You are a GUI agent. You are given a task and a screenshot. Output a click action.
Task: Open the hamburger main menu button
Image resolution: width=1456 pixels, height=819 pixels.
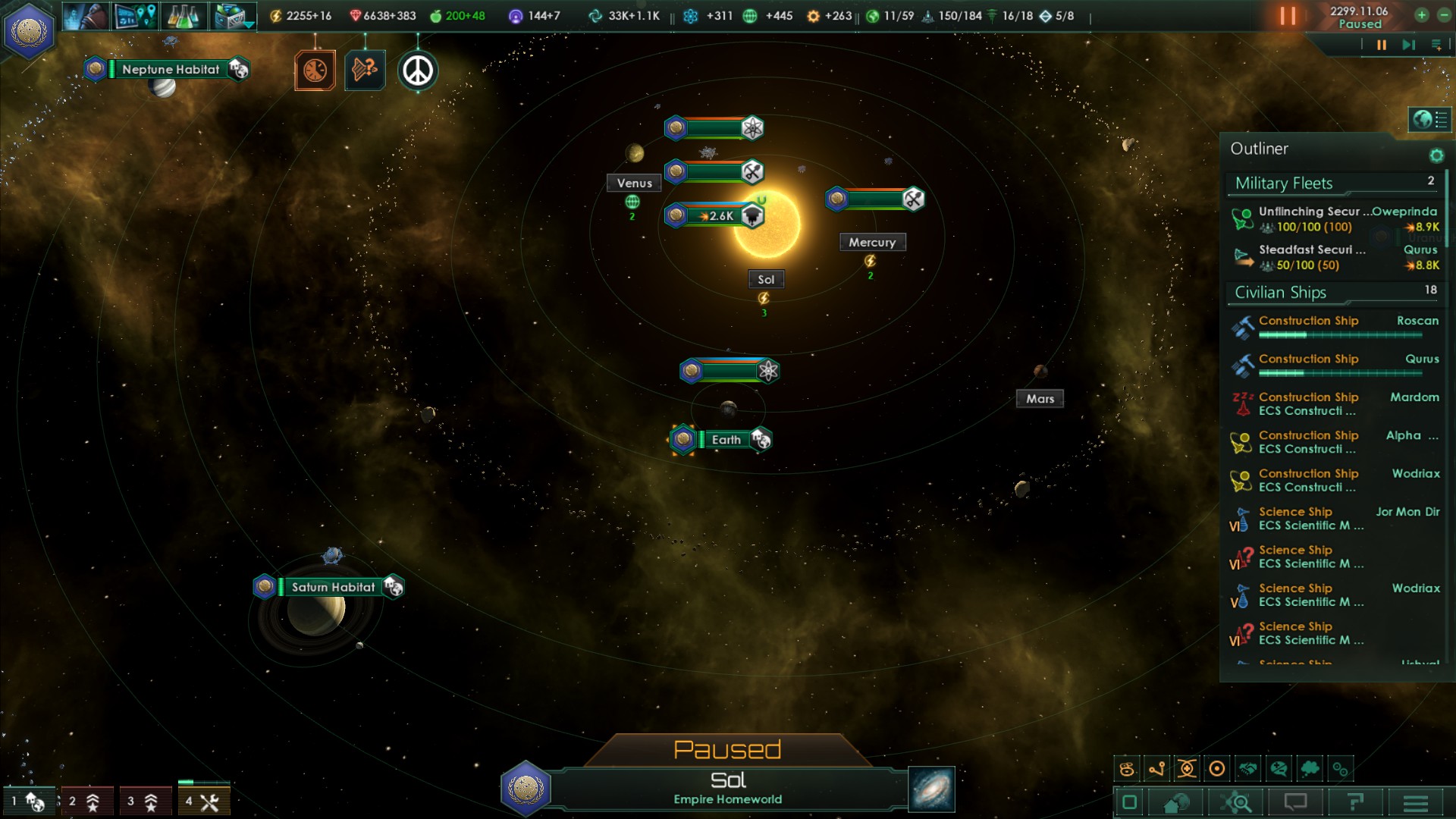1415,802
